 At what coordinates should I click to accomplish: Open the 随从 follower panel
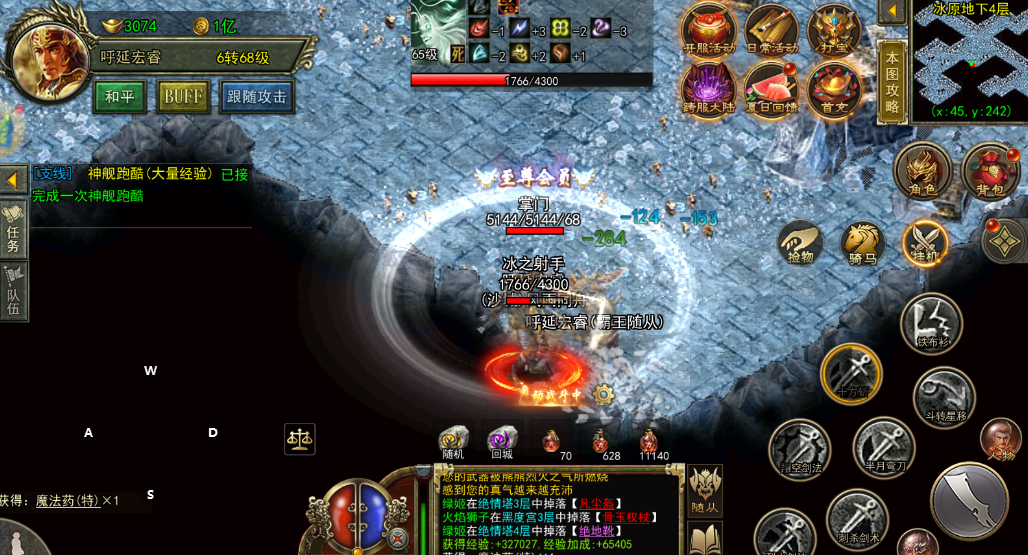pos(705,490)
